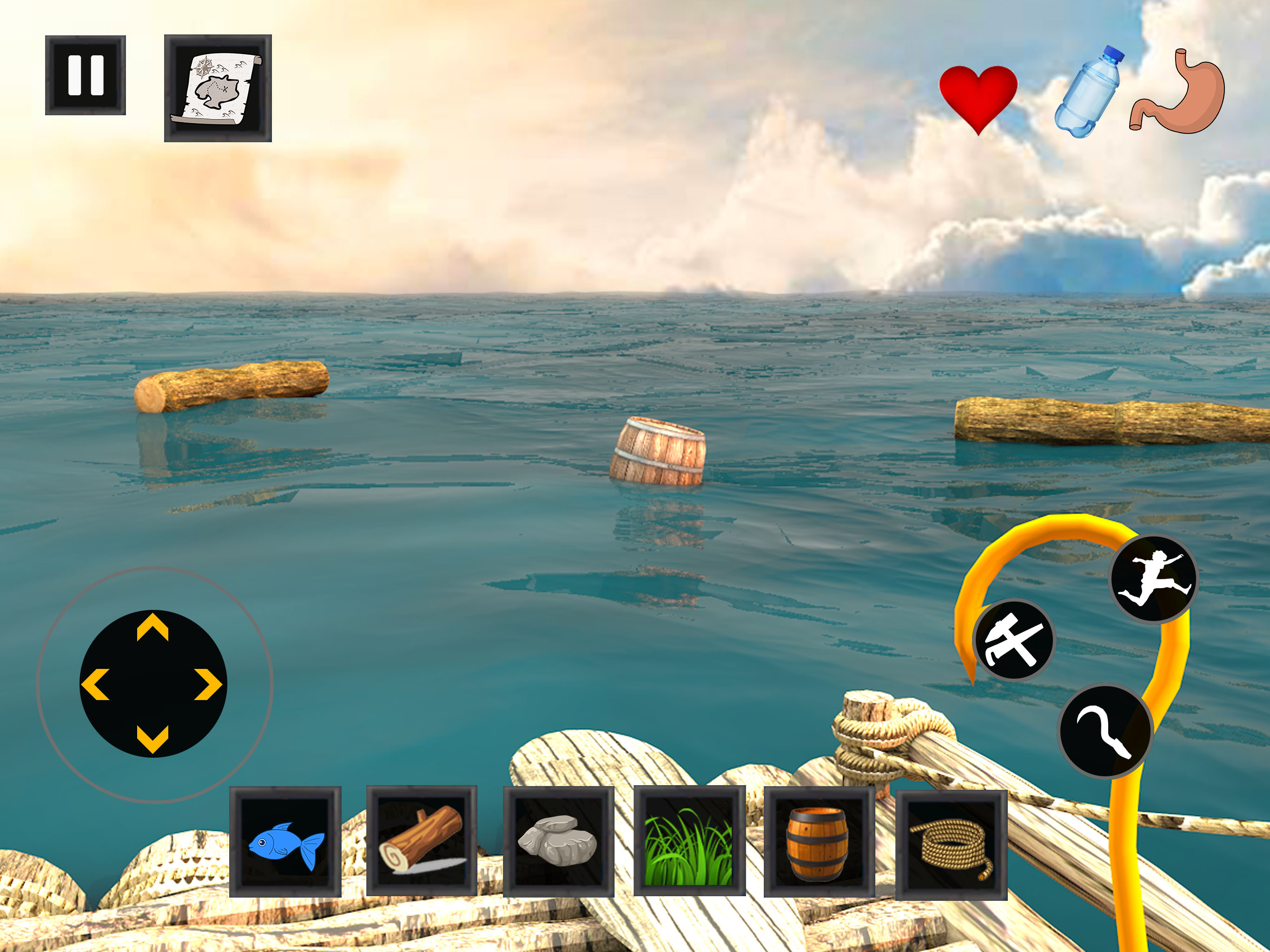Choose the wood log slot

coord(422,840)
